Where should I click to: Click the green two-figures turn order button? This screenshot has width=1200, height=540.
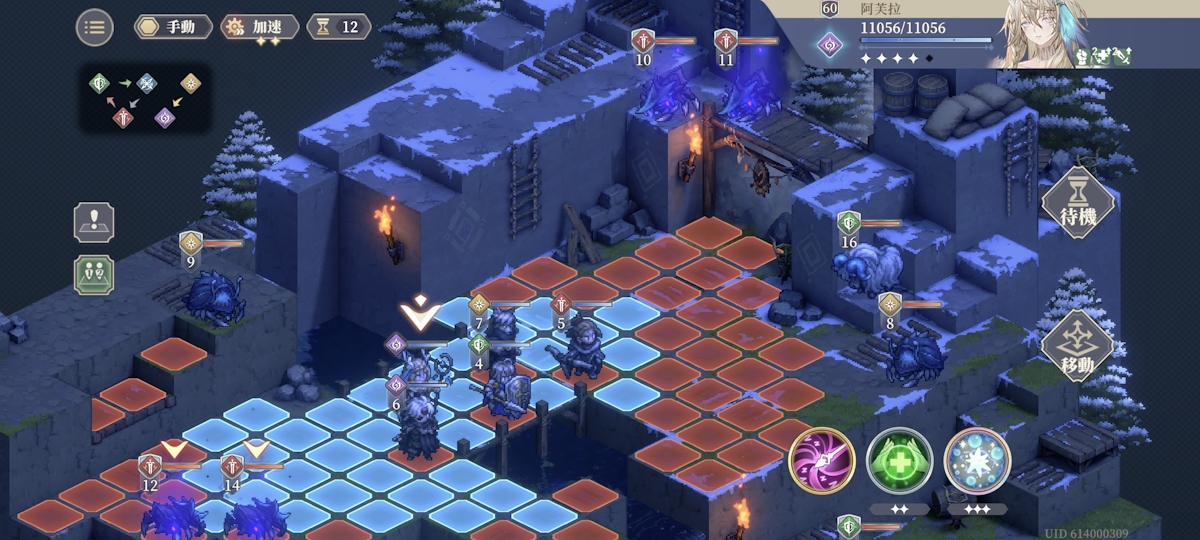[94, 274]
